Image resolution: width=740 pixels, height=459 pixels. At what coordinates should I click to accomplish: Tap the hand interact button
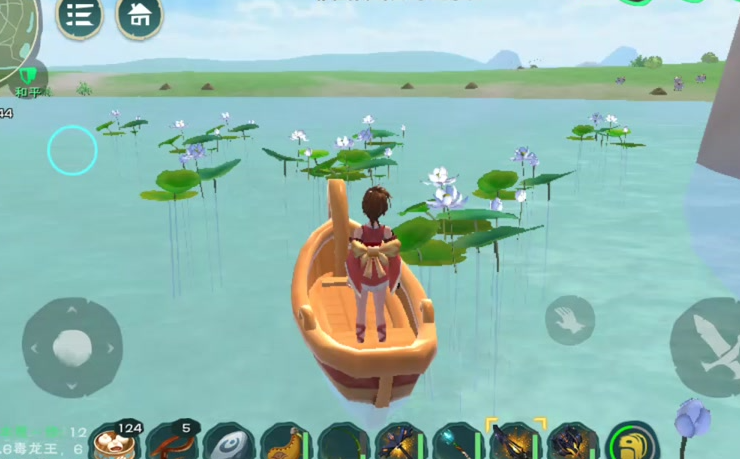[570, 320]
